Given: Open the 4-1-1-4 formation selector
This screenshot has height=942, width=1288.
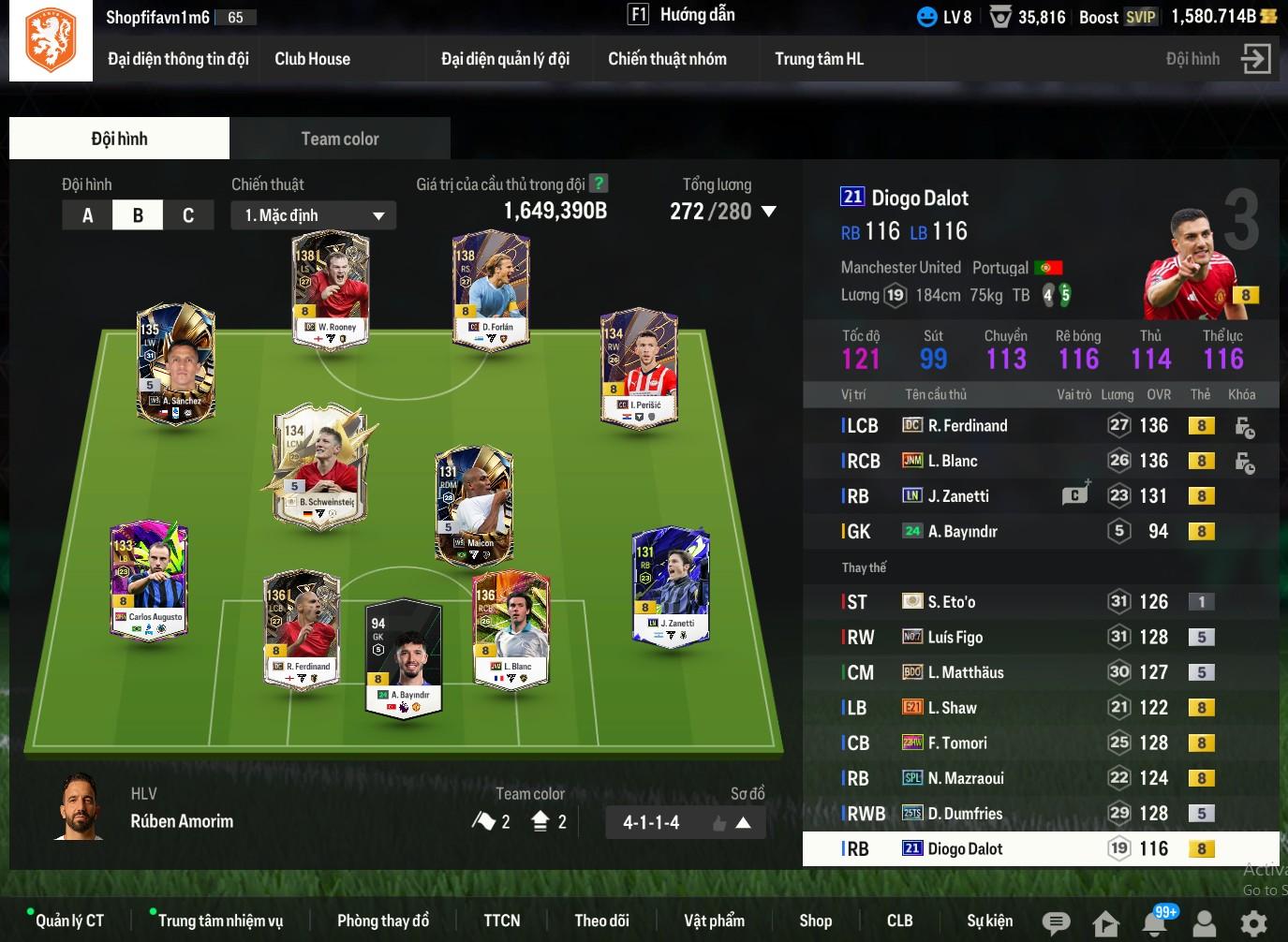Looking at the screenshot, I should tap(686, 823).
